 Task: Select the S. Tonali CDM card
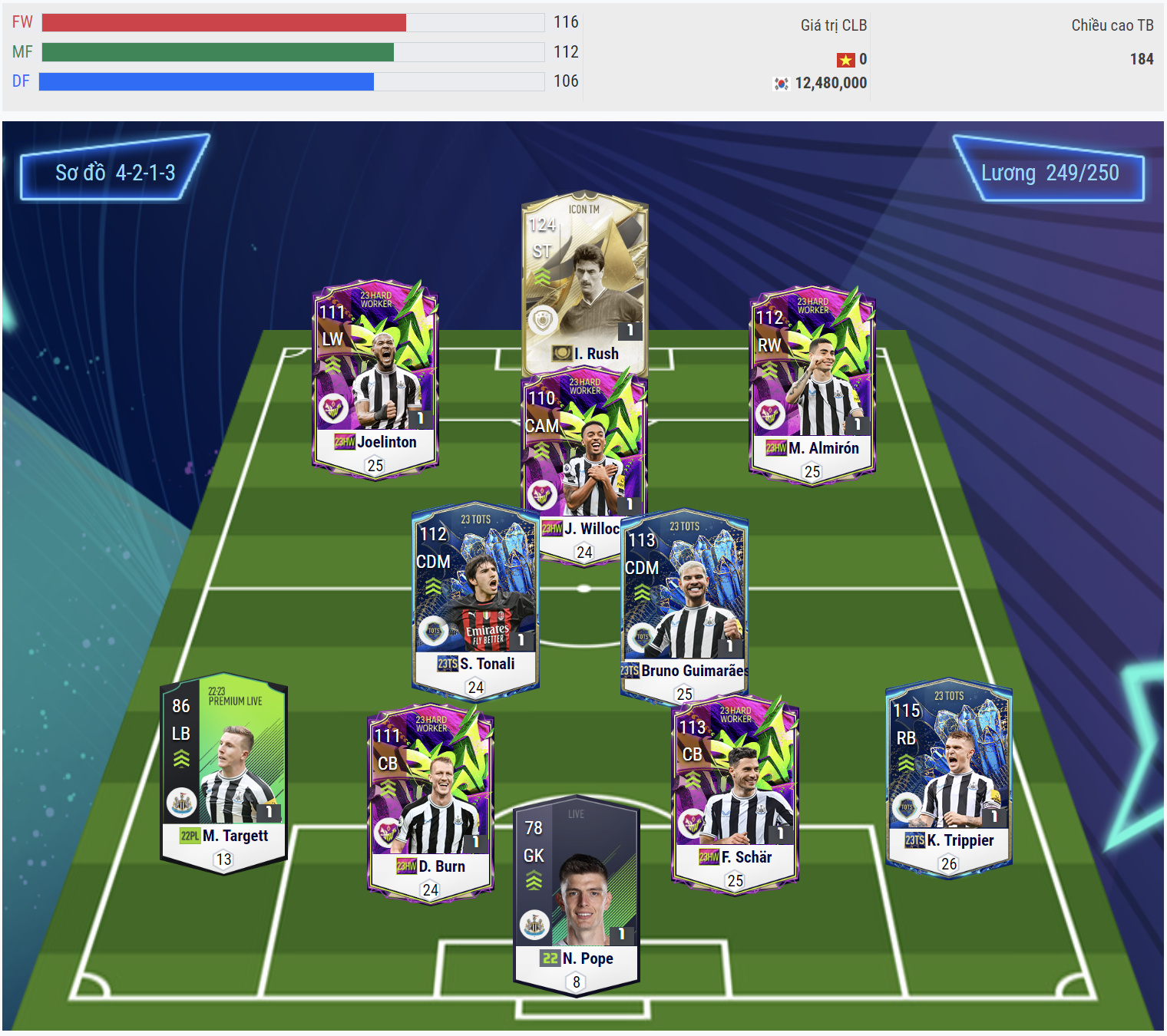[x=475, y=599]
